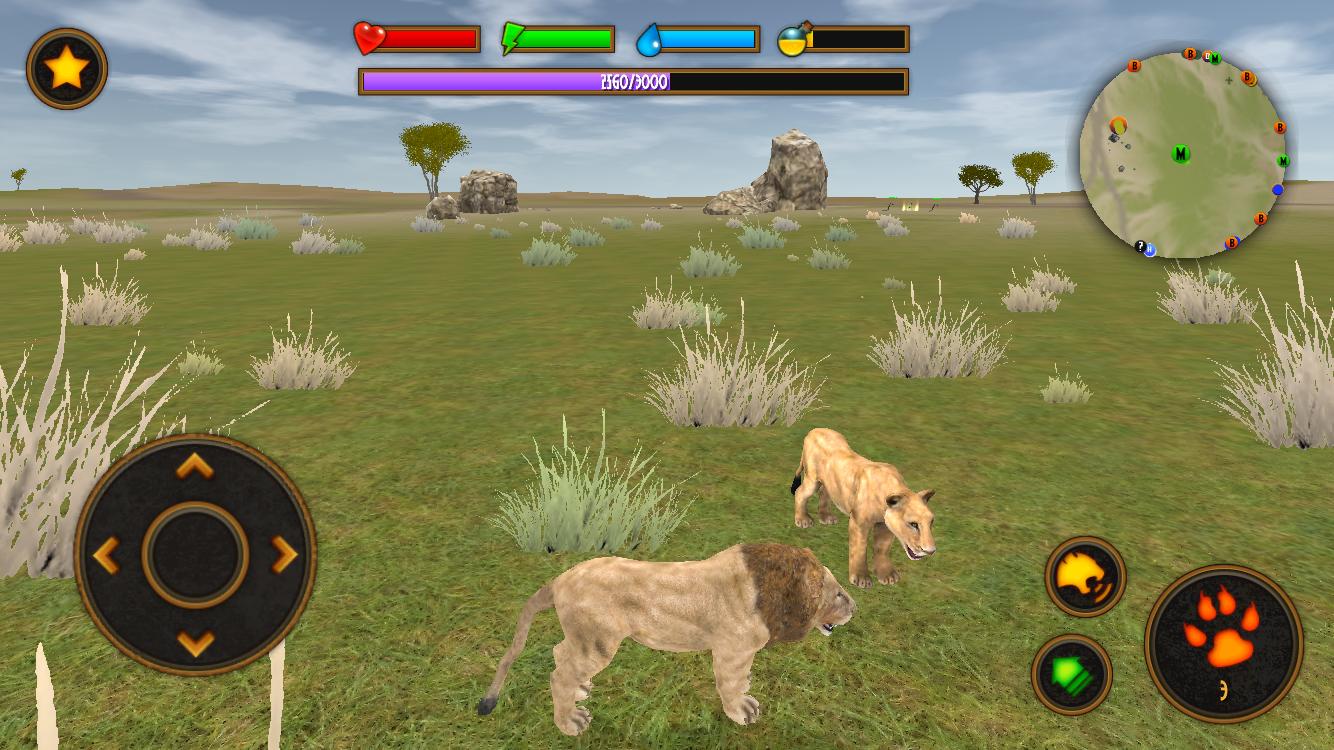Tap the black question mark minimap marker
This screenshot has width=1334, height=750.
(1140, 245)
